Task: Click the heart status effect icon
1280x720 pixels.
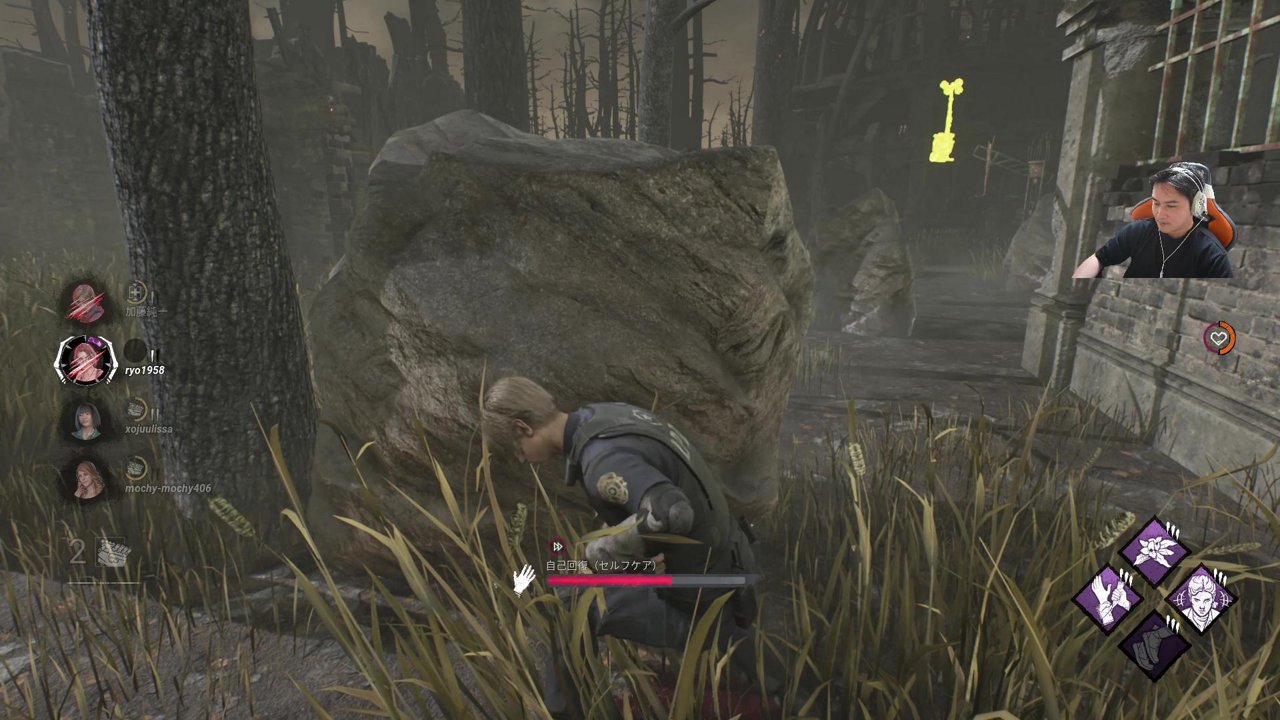Action: (1219, 338)
